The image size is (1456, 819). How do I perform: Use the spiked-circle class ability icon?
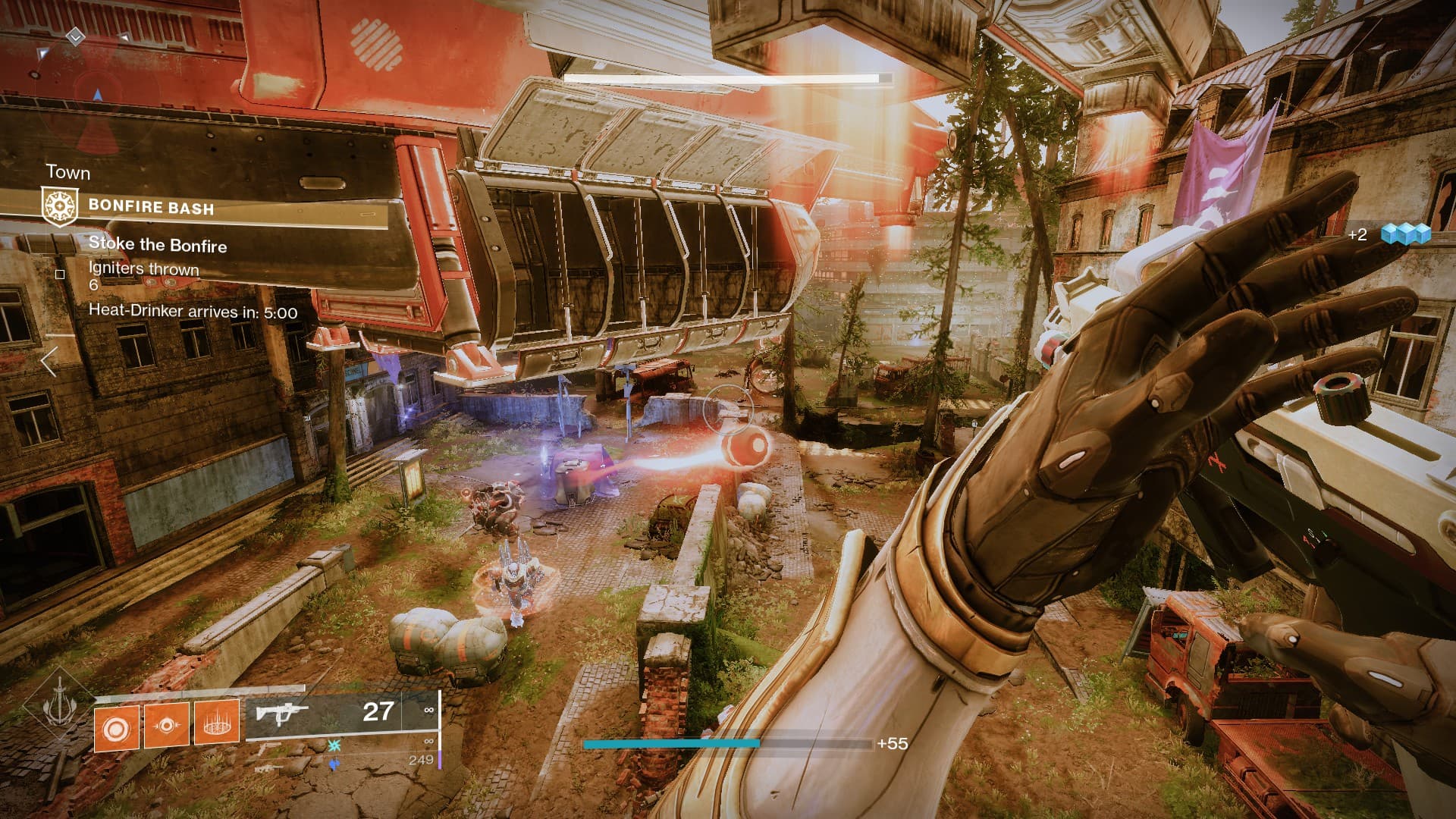pos(217,722)
